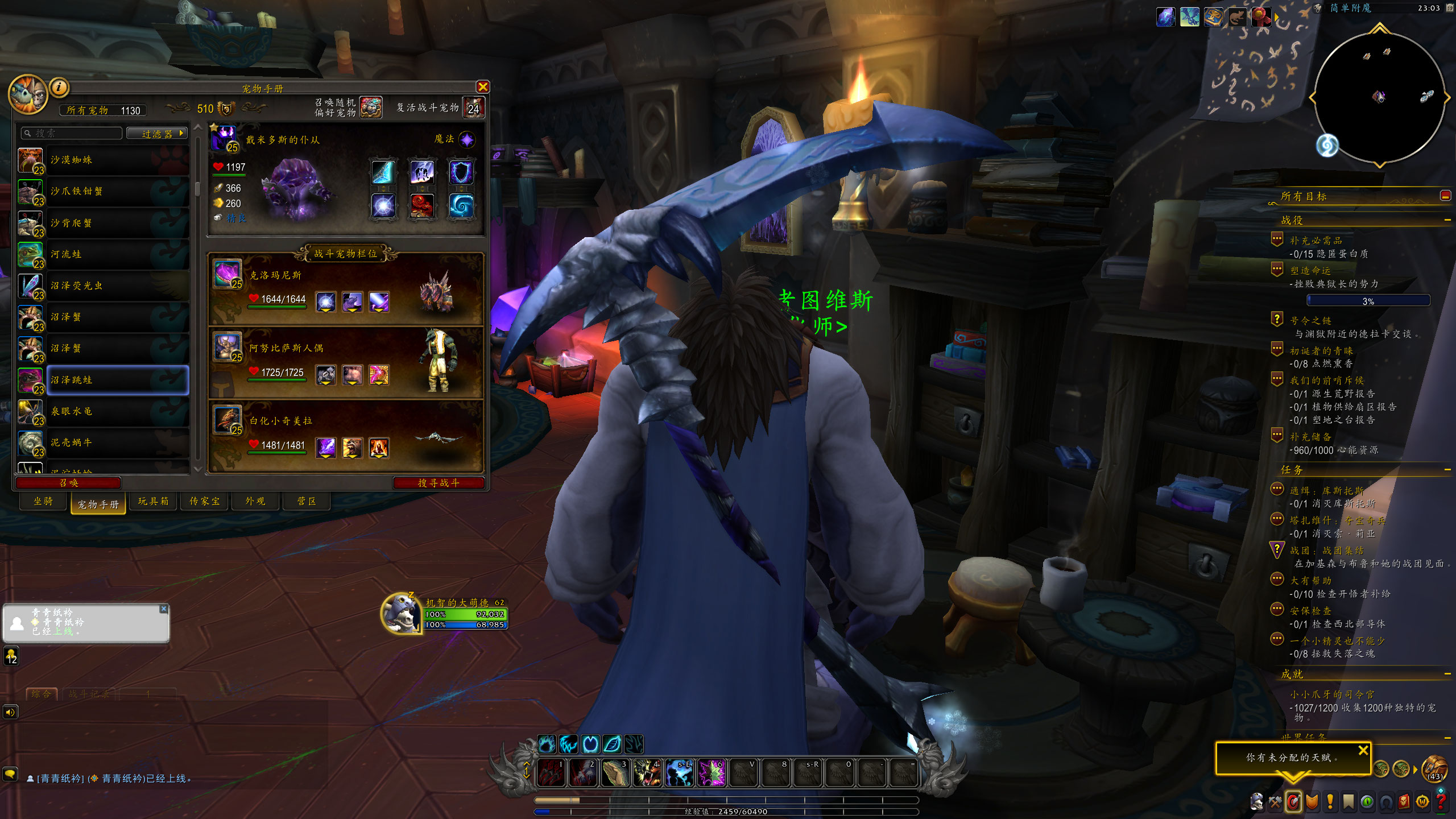Dismiss the unspent talents alert
The width and height of the screenshot is (1456, 819).
click(1363, 751)
